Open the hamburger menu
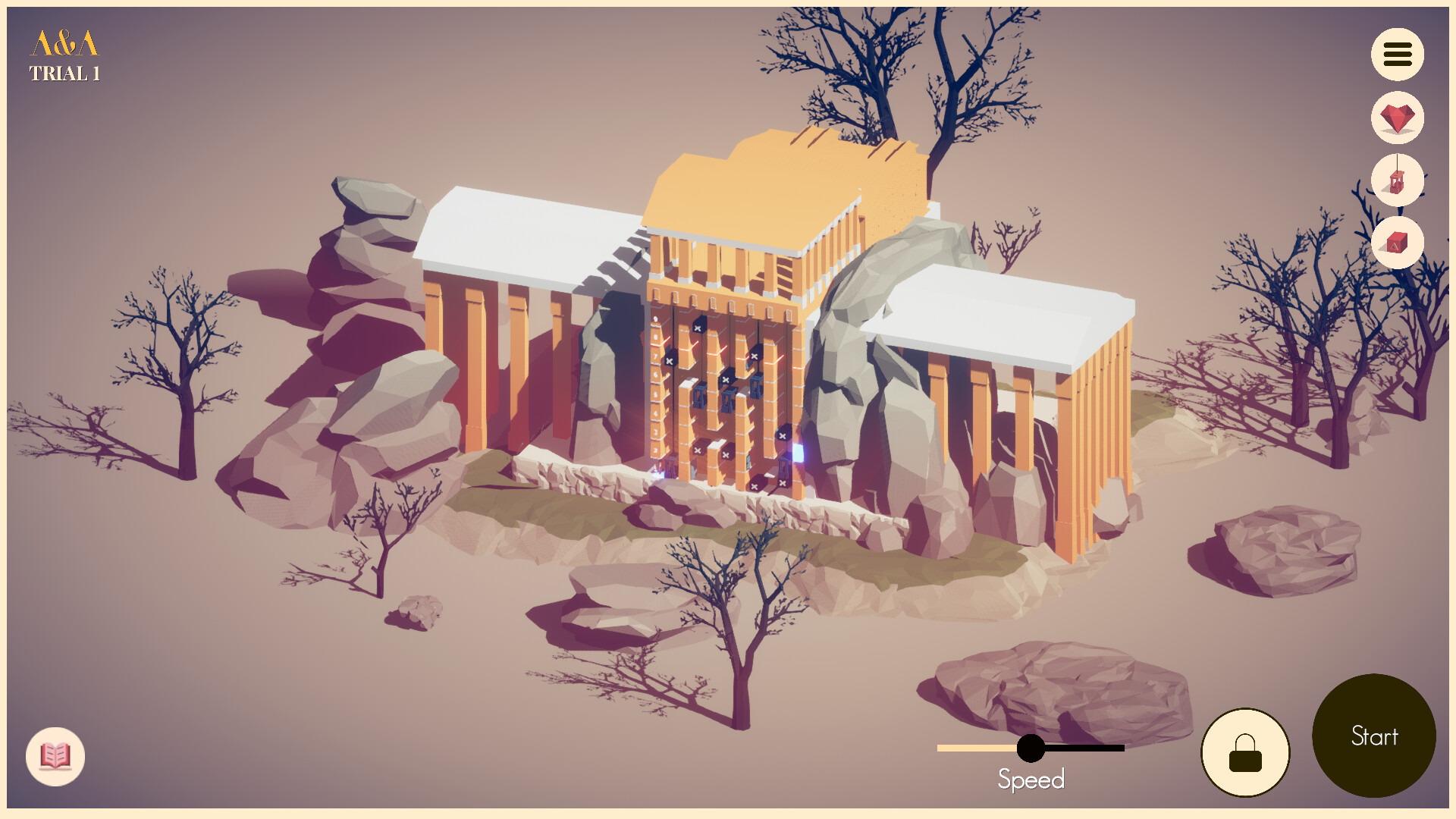This screenshot has height=819, width=1456. coord(1398,54)
